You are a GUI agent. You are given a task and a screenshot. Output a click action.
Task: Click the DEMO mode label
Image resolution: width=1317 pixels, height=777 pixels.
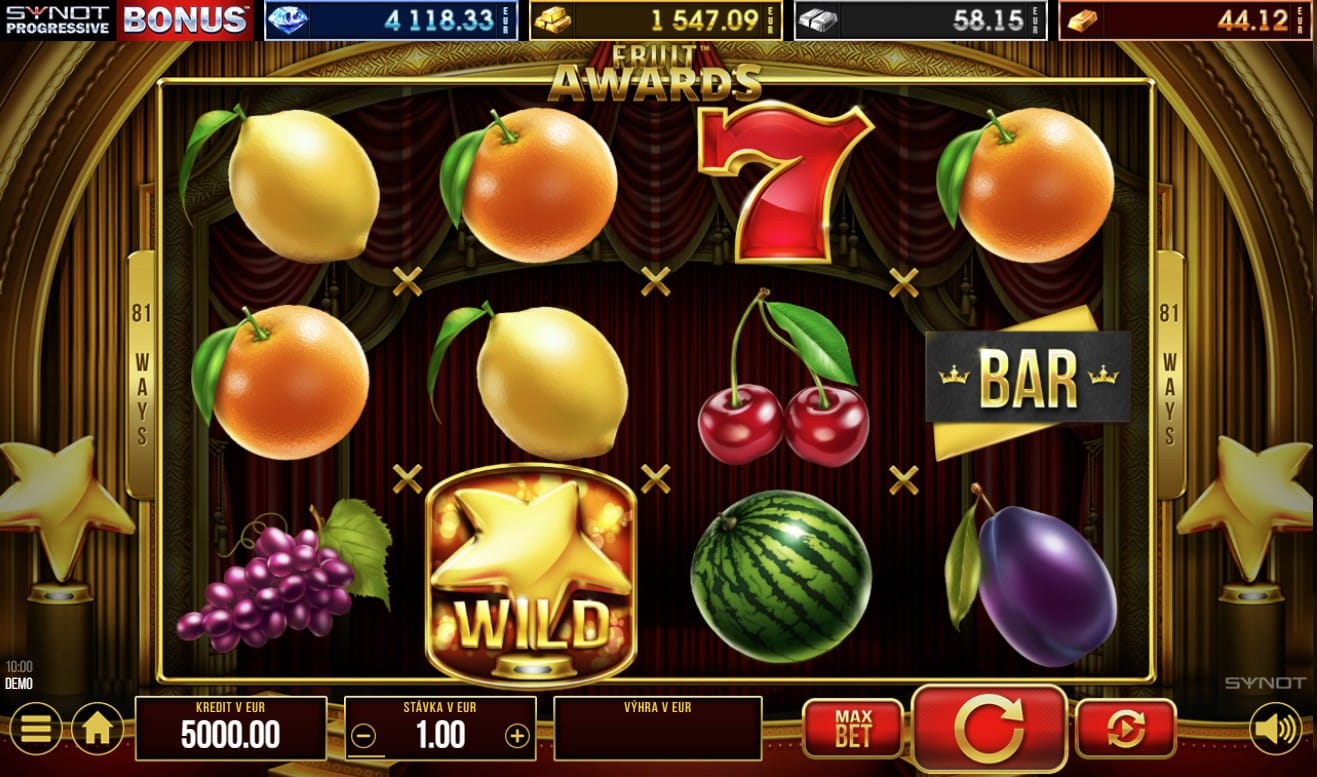17,682
